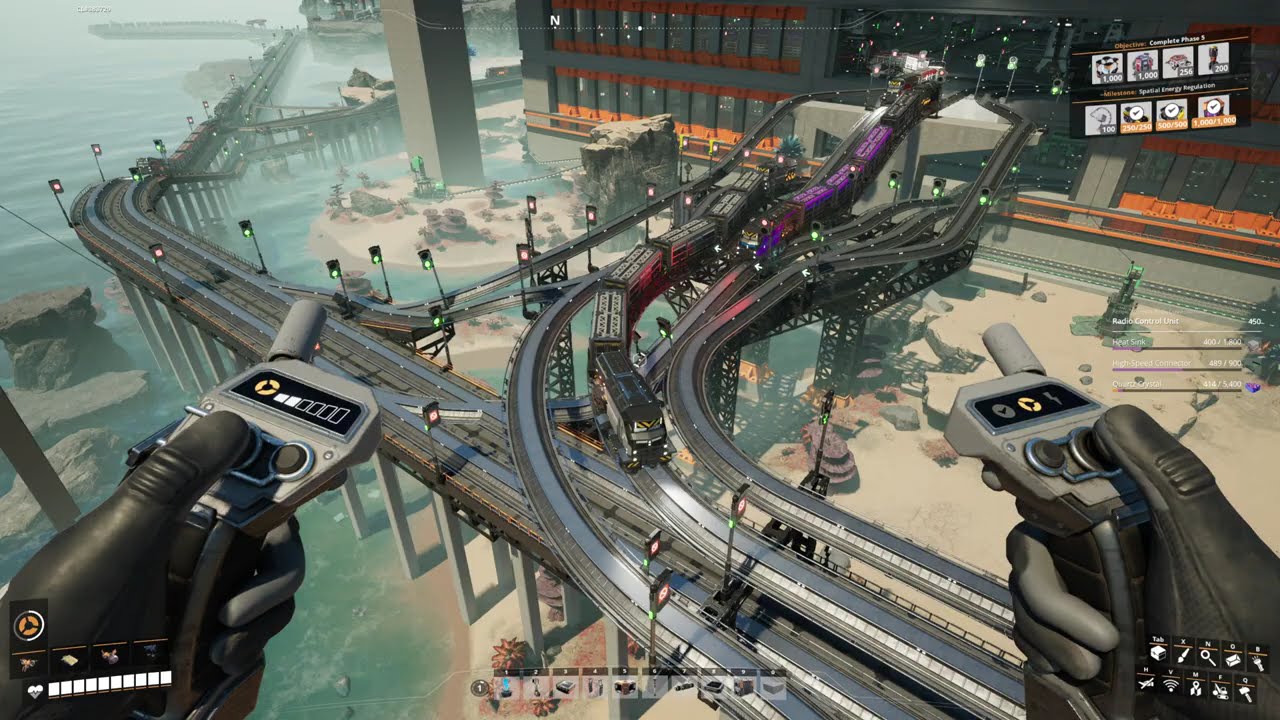The image size is (1280, 720).
Task: Activate the wireless scanner signal icon
Action: pos(1171,686)
